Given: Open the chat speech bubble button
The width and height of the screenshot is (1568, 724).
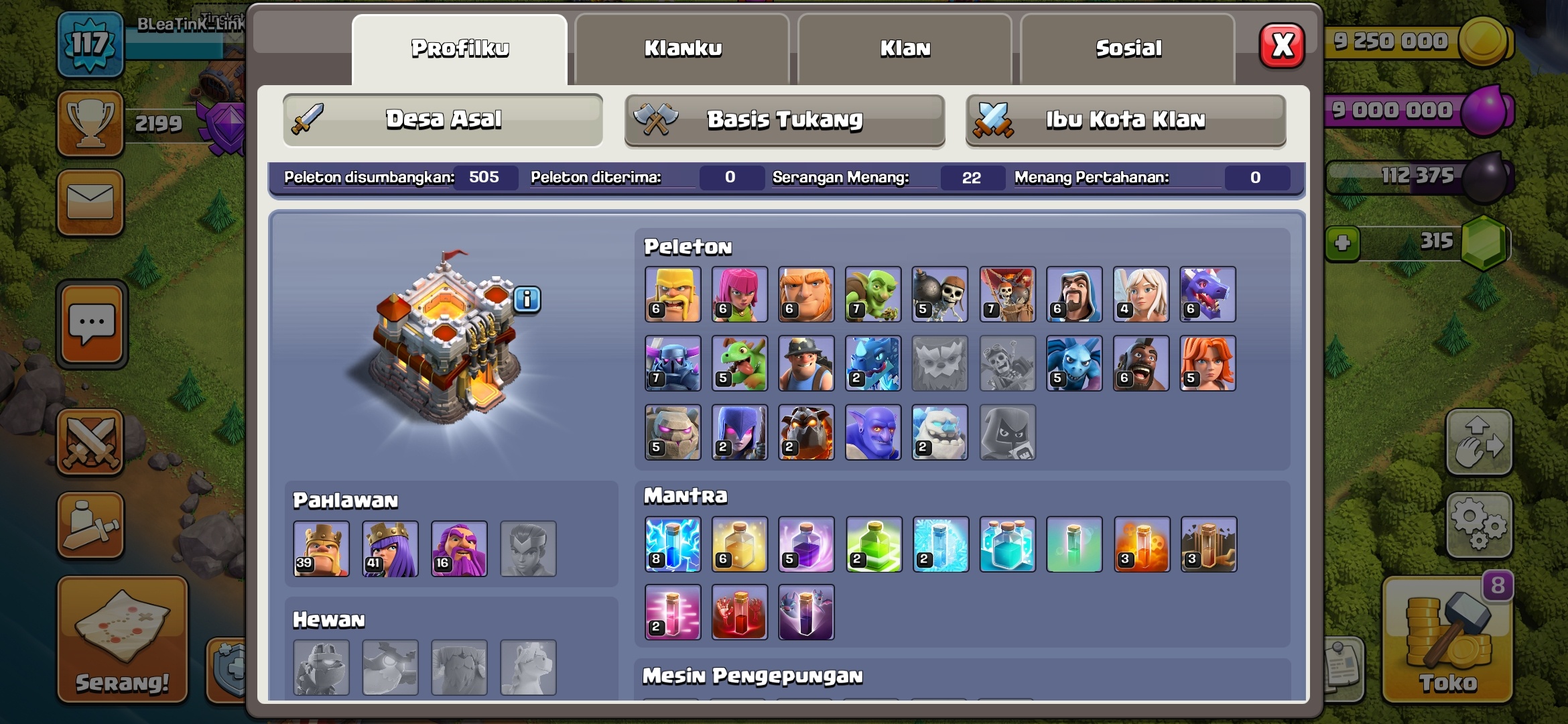Looking at the screenshot, I should pos(92,325).
